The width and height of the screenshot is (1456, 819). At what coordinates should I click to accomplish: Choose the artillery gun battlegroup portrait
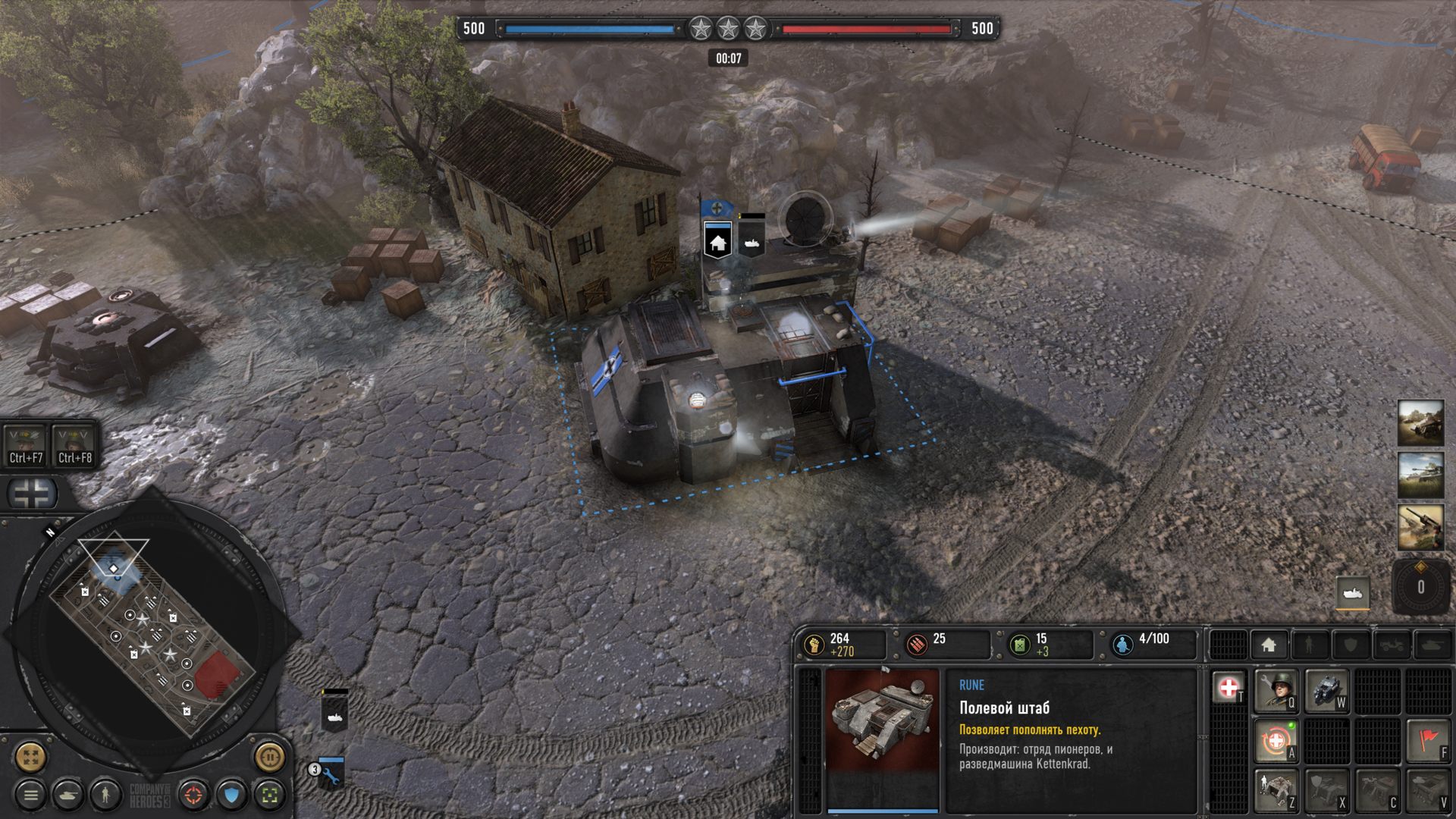(x=1420, y=528)
